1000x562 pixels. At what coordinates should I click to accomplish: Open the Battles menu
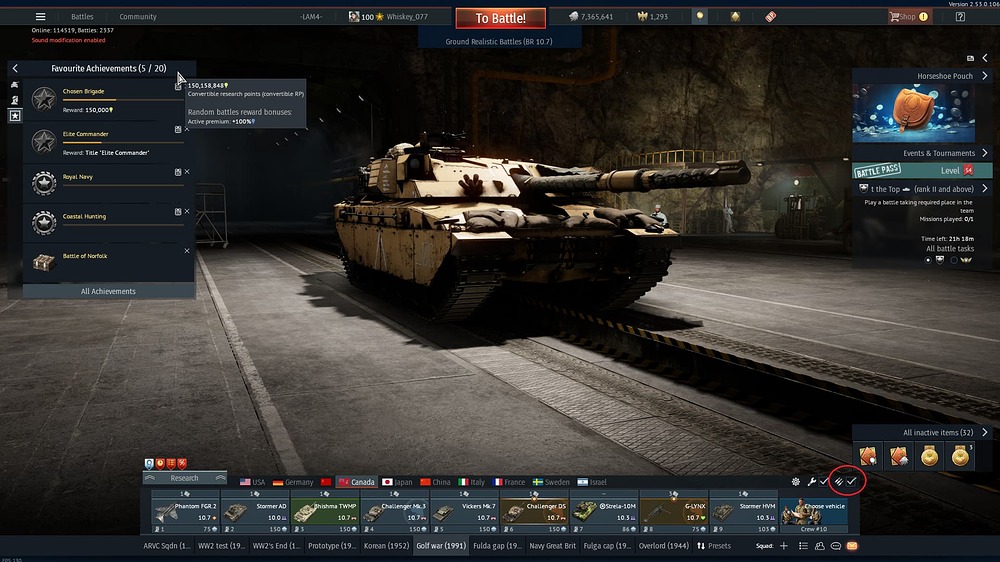click(x=82, y=17)
